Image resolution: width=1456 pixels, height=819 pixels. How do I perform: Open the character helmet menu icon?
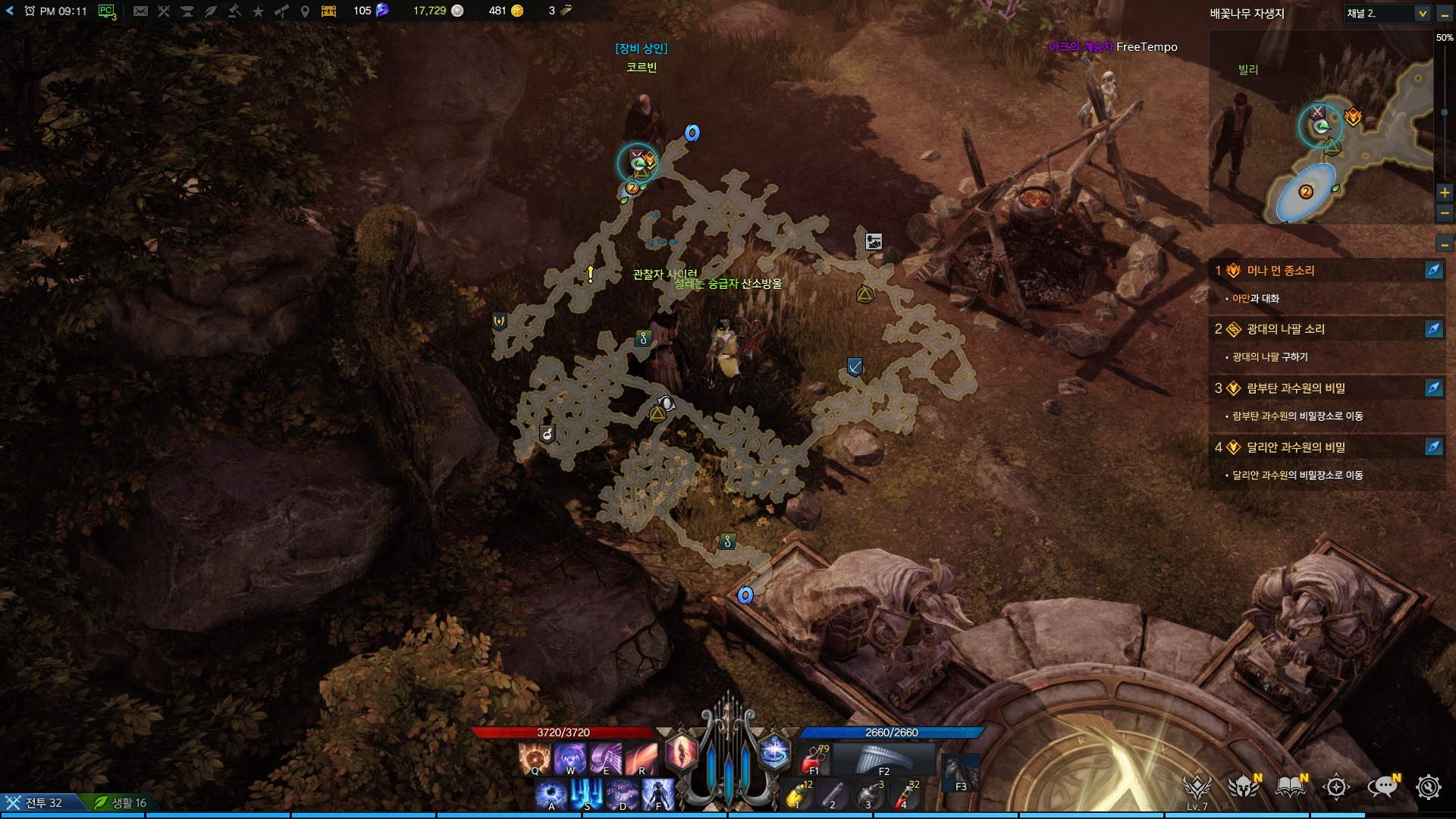[x=1244, y=787]
